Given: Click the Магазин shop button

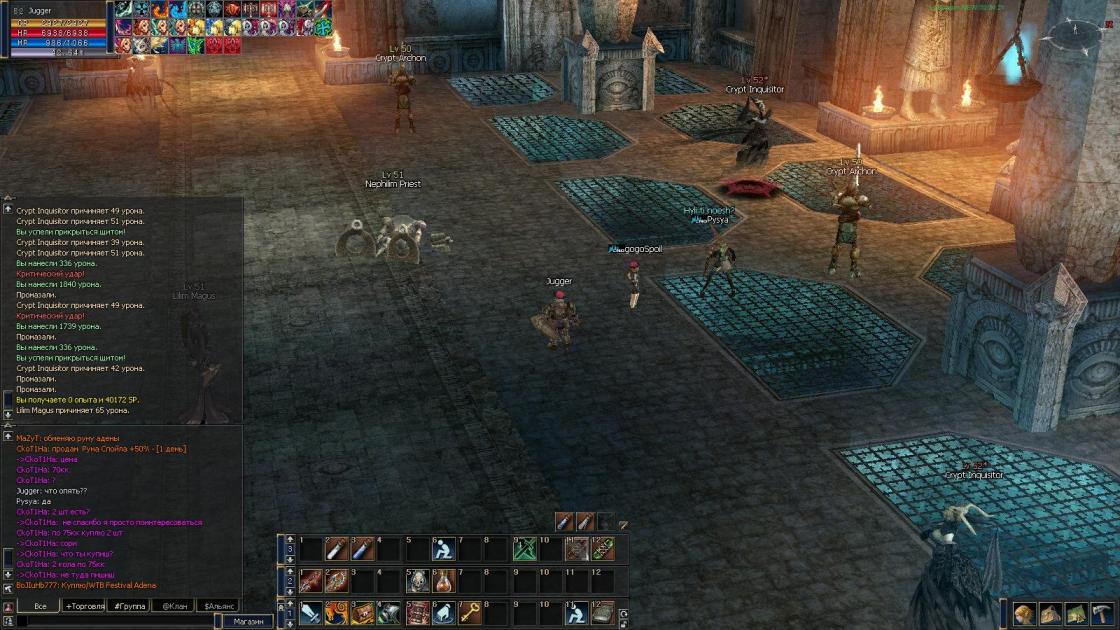Looking at the screenshot, I should pos(247,621).
